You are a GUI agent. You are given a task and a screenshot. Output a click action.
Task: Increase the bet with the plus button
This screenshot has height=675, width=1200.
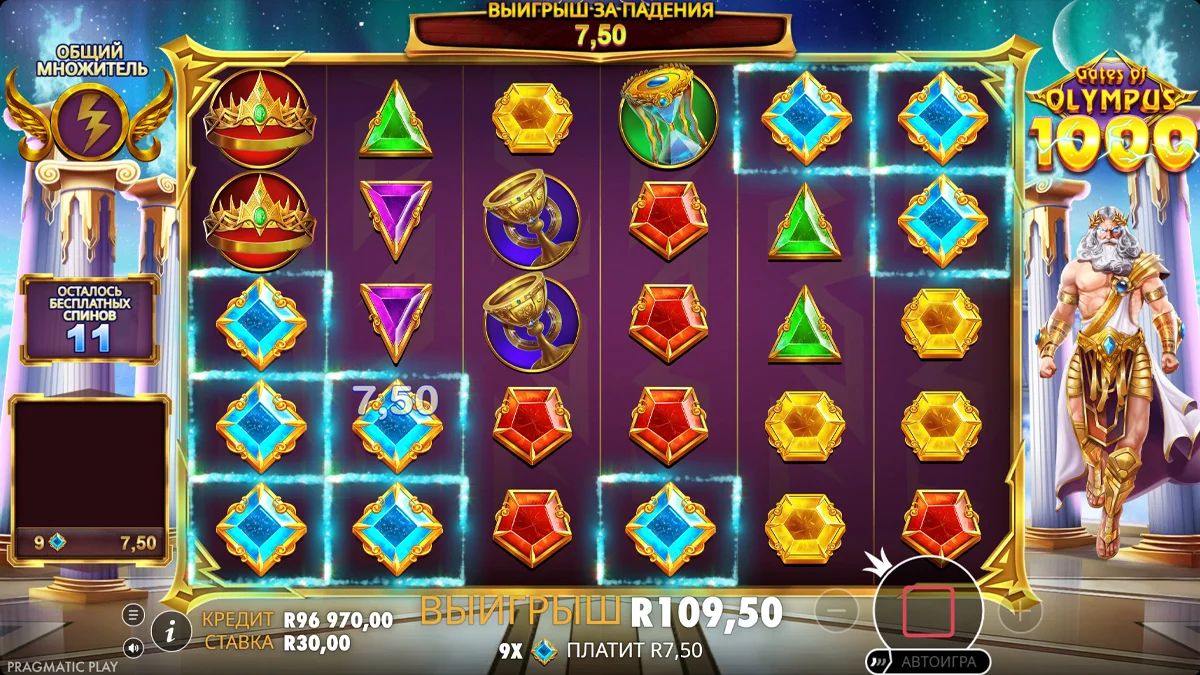click(x=1018, y=610)
